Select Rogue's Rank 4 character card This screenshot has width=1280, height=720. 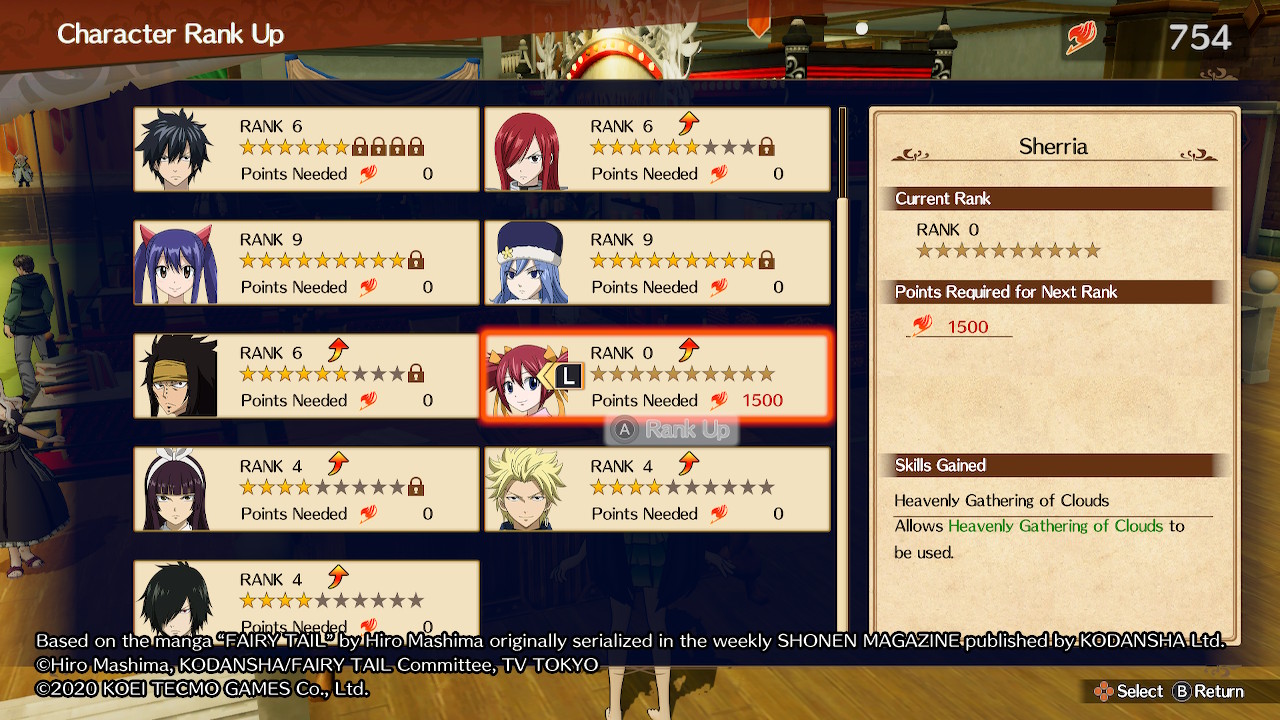pos(306,598)
